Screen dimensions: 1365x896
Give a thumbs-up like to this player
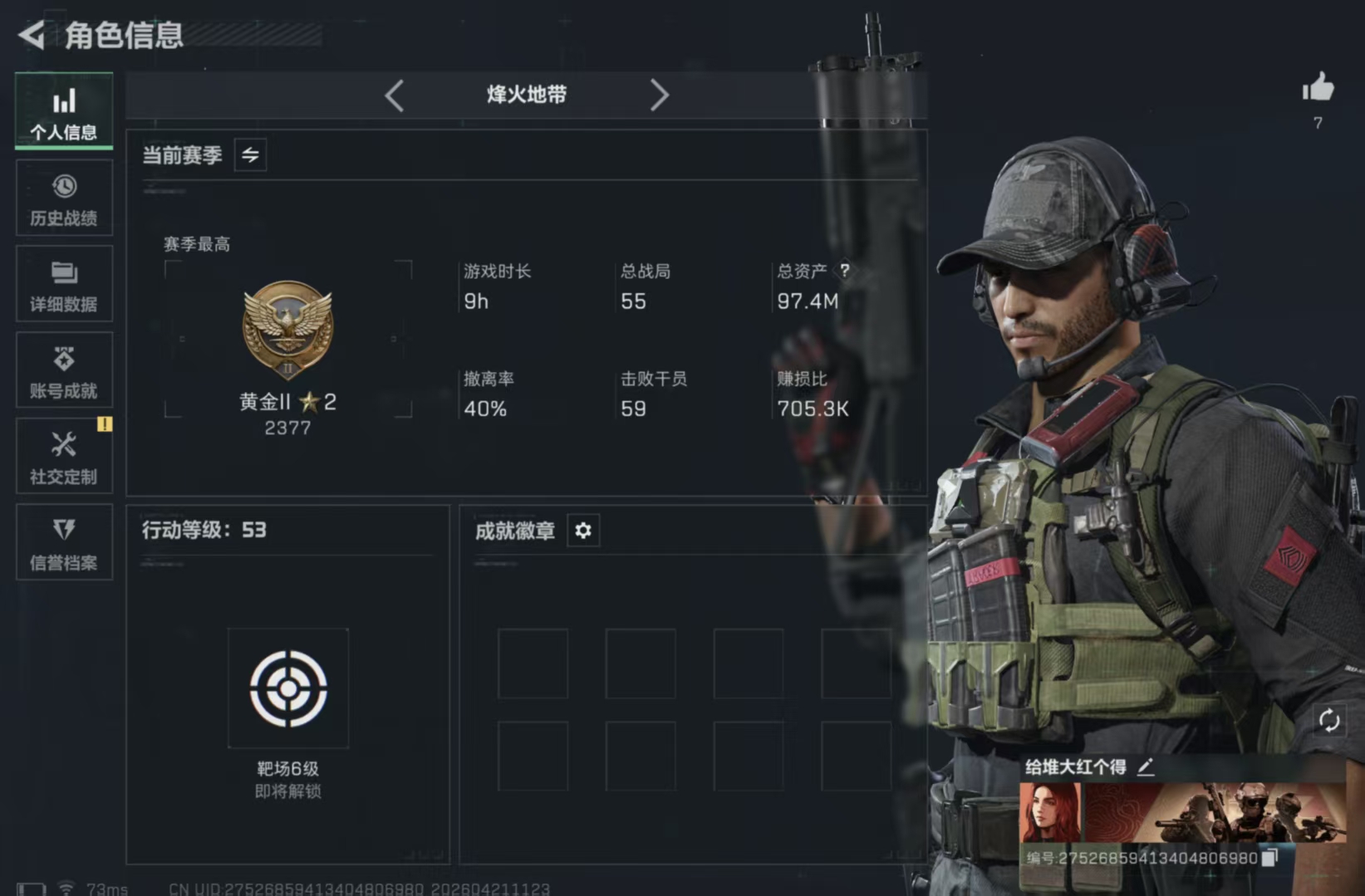(x=1318, y=88)
